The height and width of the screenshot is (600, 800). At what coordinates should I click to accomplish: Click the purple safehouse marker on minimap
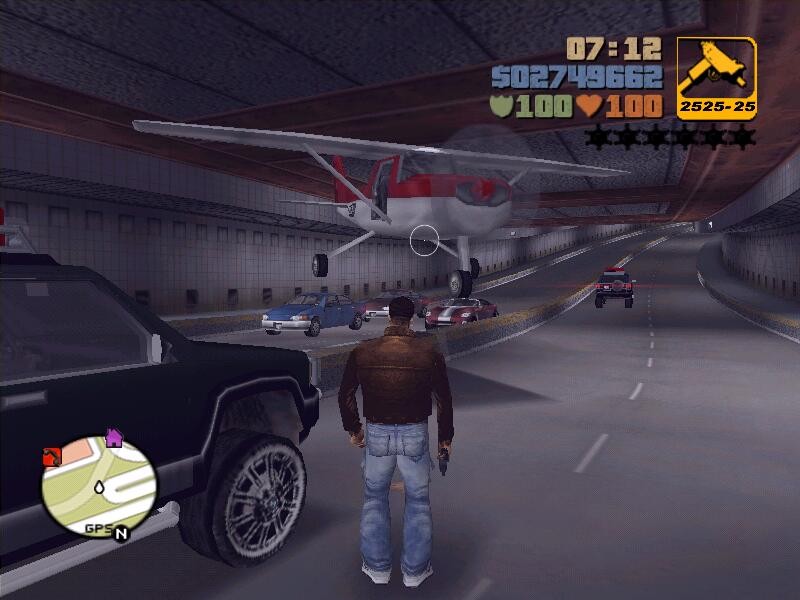(114, 437)
